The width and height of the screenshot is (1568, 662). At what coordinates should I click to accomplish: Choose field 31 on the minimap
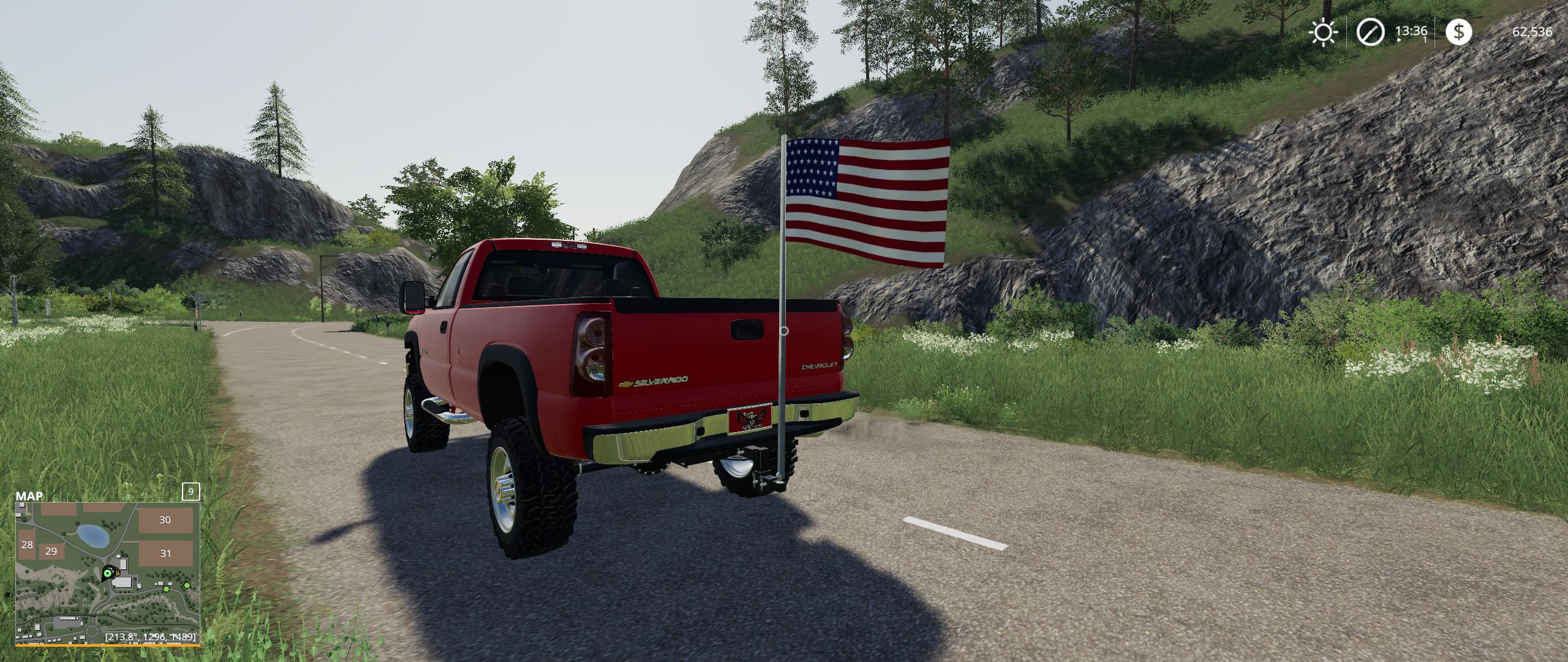pyautogui.click(x=165, y=554)
